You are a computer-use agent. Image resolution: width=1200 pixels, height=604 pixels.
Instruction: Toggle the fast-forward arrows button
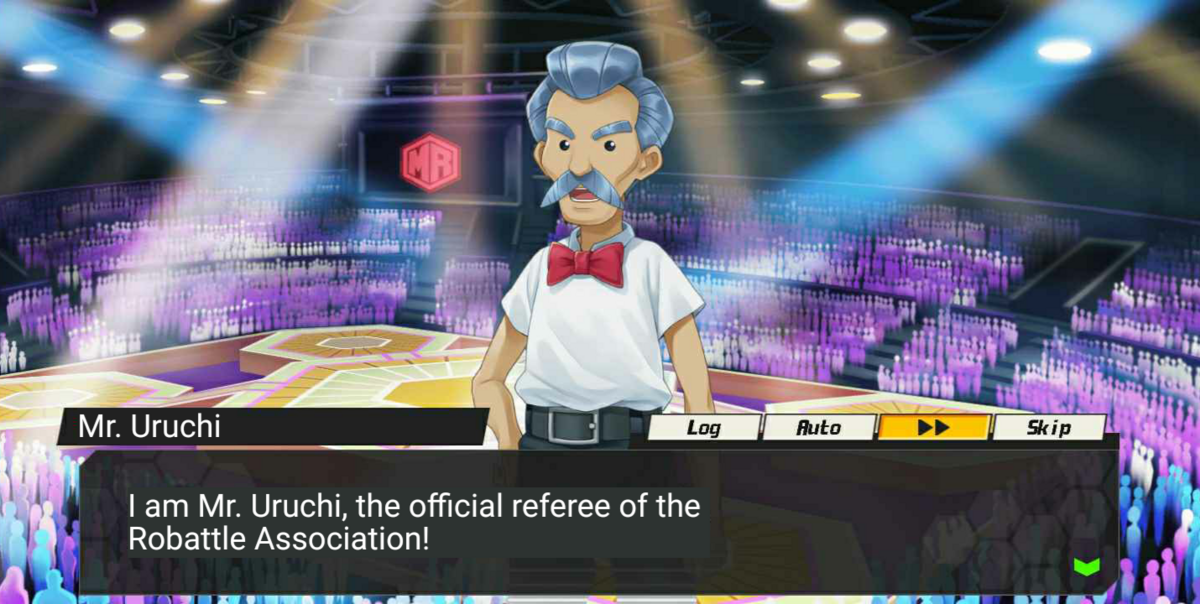934,428
